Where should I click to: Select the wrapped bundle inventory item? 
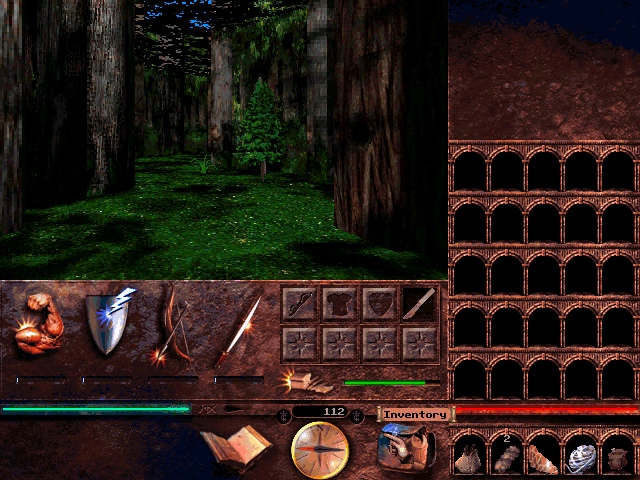[545, 456]
